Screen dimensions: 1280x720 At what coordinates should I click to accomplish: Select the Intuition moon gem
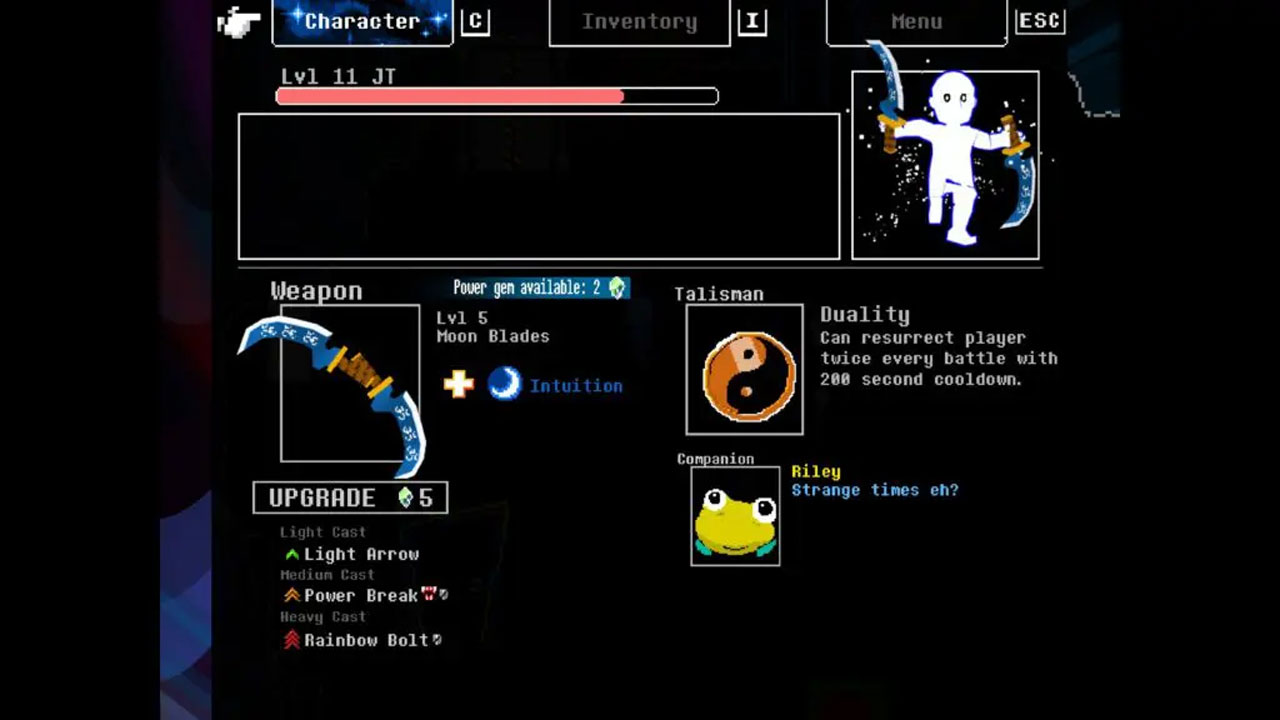505,384
